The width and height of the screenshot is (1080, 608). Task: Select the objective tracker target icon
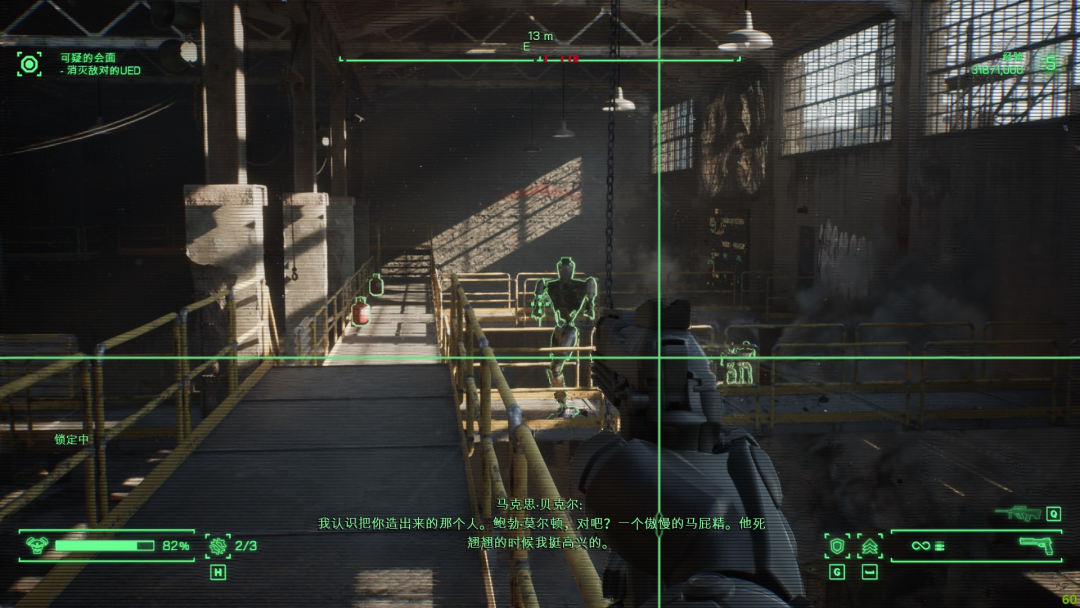point(29,64)
